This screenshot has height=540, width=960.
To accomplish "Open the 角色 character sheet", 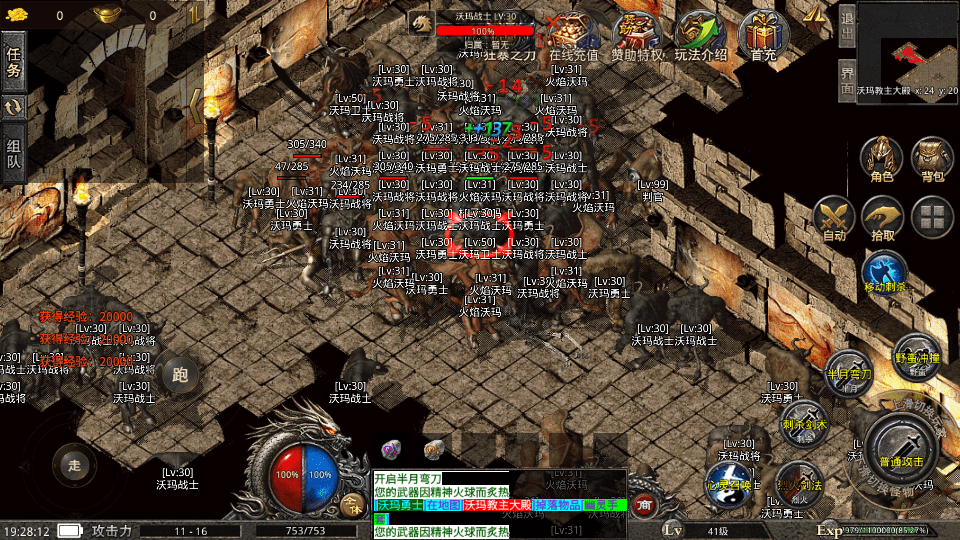I will point(881,160).
